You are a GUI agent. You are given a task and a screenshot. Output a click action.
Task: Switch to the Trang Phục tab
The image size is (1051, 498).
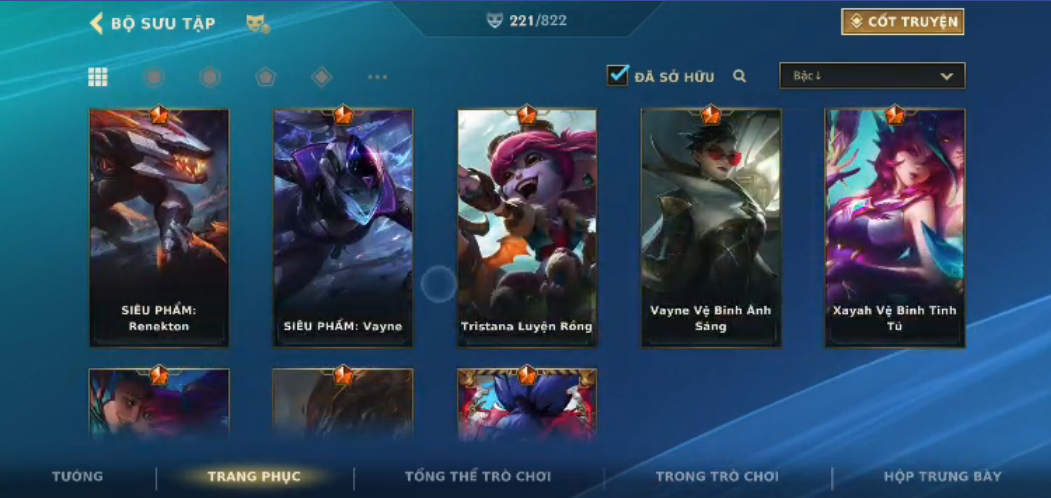[x=254, y=477]
